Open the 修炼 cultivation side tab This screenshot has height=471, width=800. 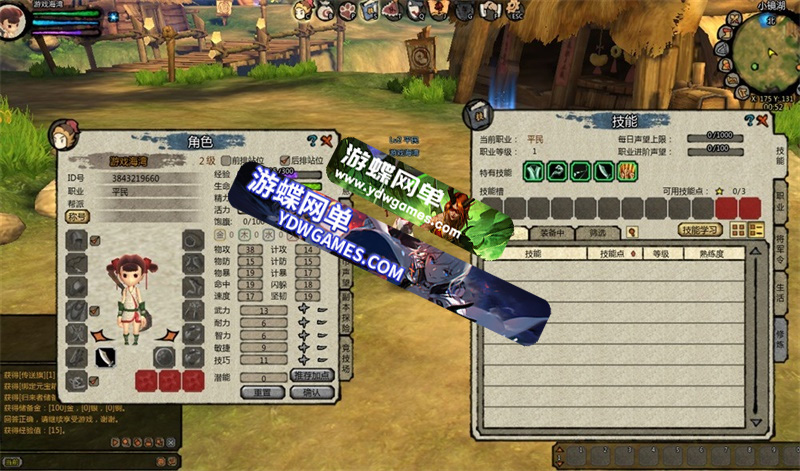(780, 333)
